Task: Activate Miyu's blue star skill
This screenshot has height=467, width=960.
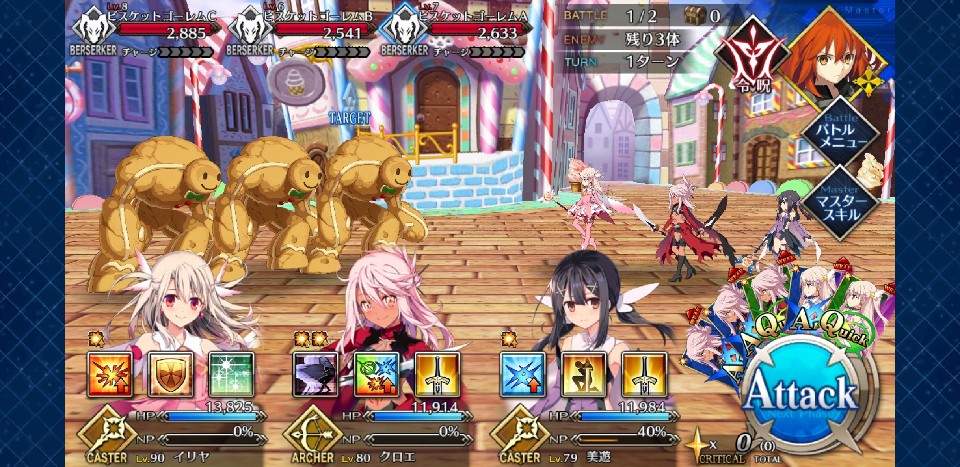Action: pos(522,374)
